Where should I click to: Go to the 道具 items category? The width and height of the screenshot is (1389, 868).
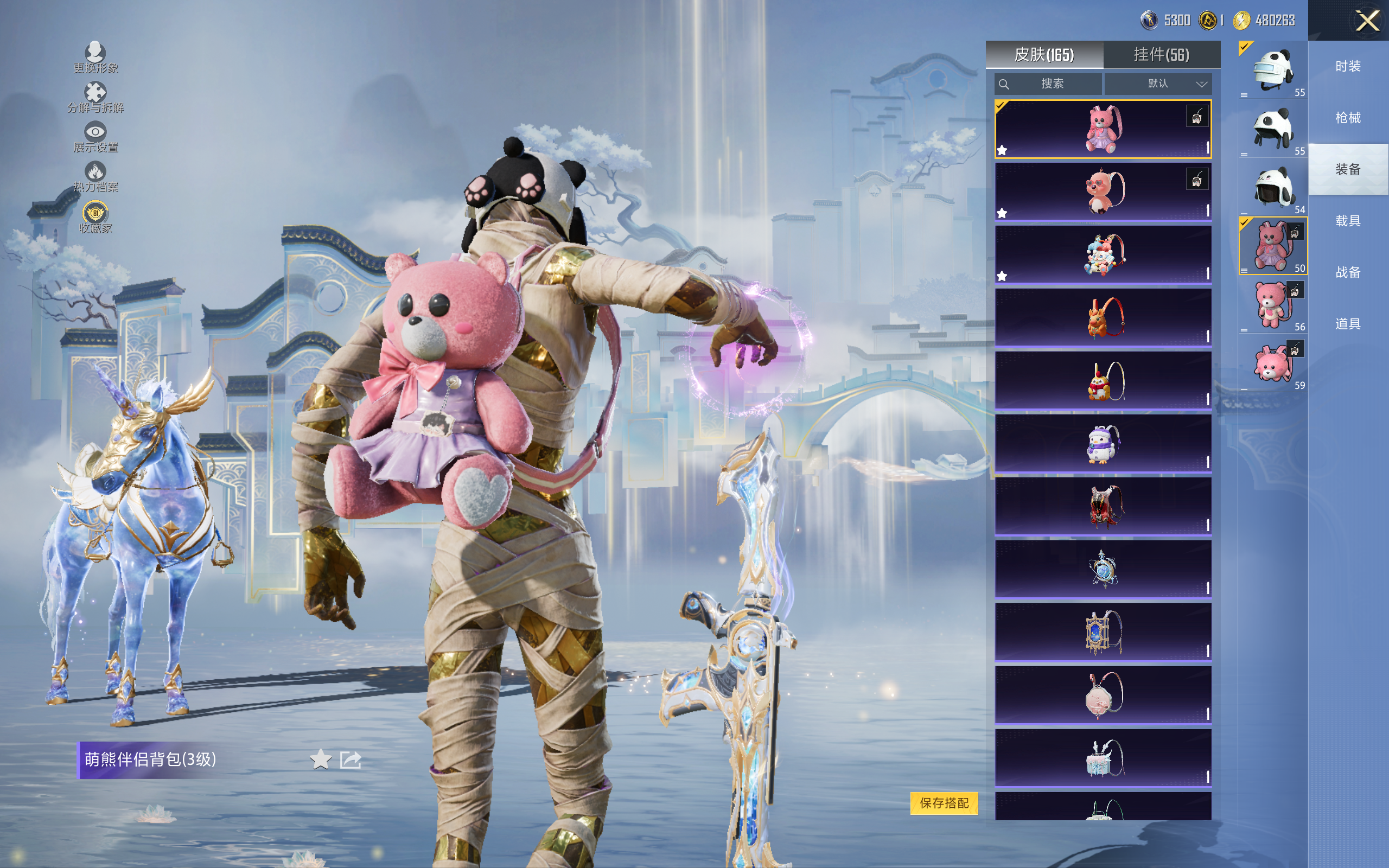1348,324
